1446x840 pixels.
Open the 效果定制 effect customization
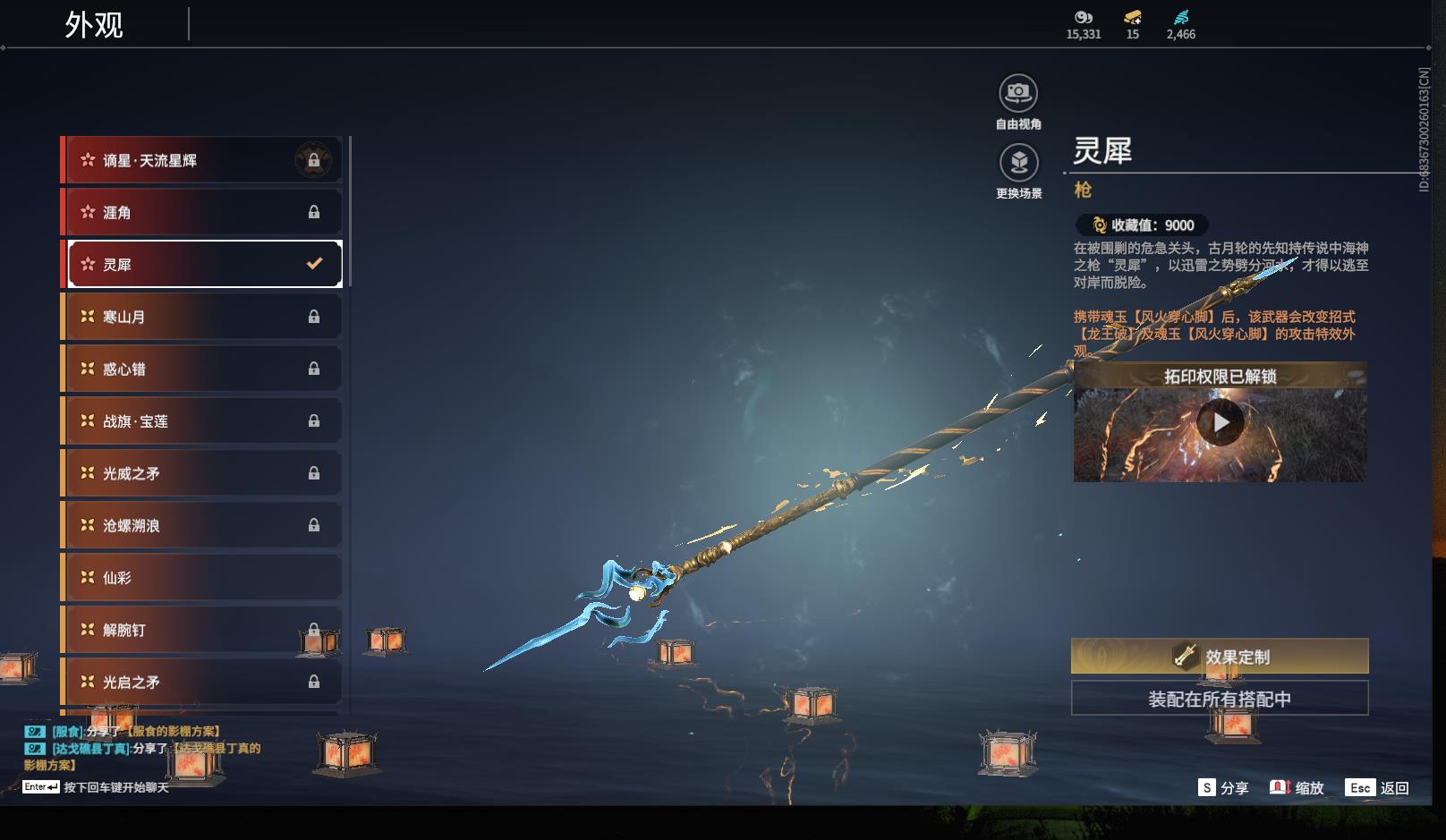click(1220, 657)
